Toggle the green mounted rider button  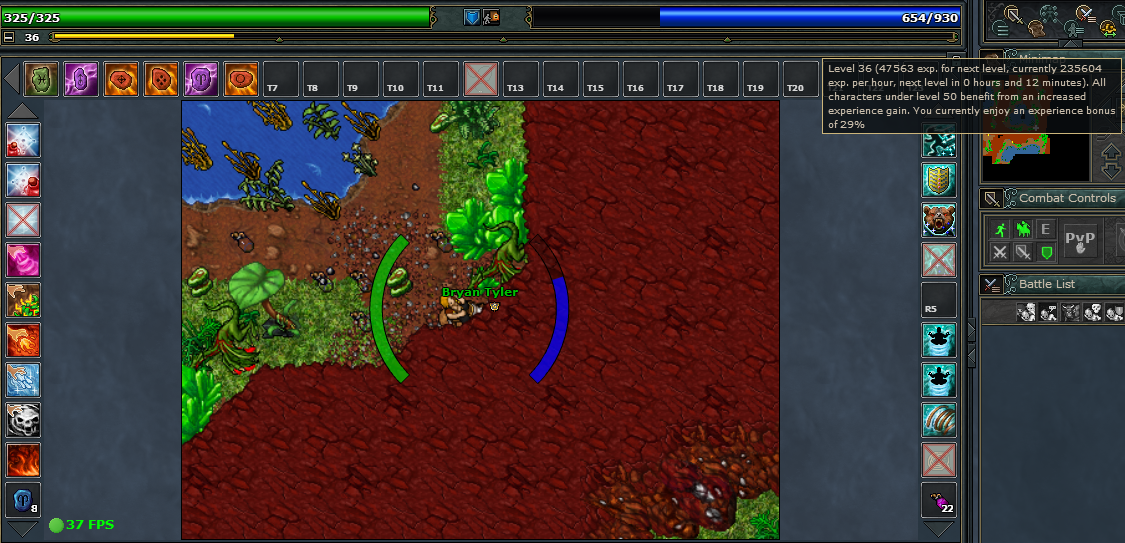click(1022, 229)
